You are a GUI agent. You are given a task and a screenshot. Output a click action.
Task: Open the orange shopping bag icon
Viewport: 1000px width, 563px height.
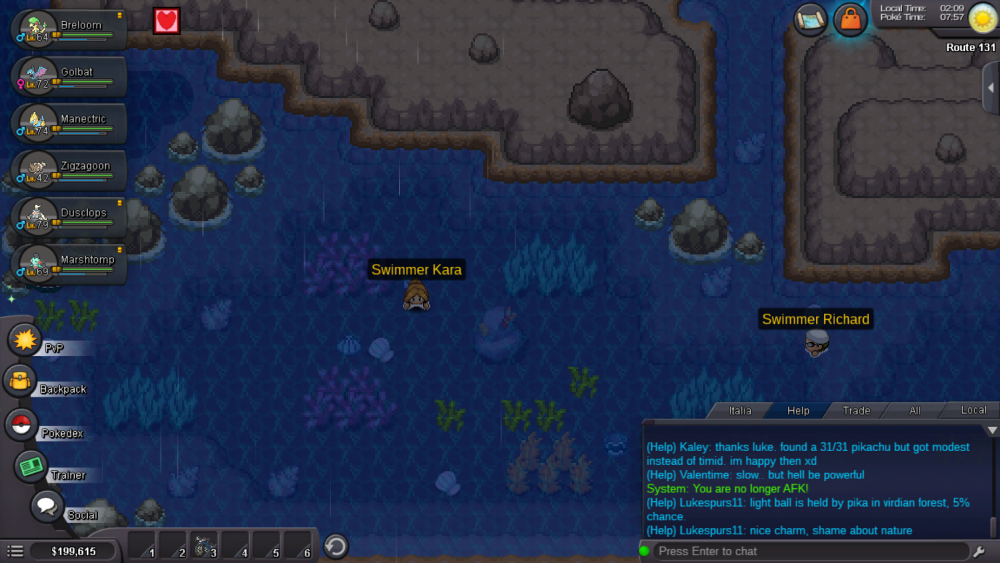[849, 19]
